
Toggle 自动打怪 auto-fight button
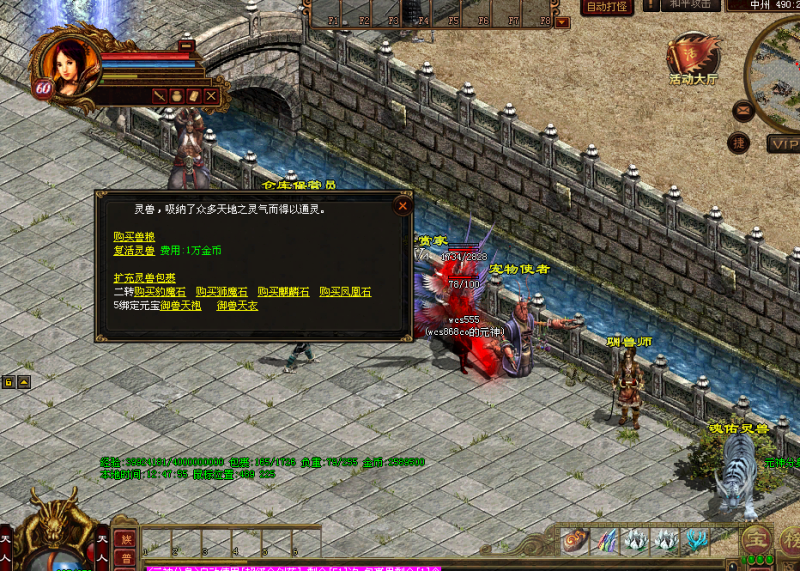[606, 7]
